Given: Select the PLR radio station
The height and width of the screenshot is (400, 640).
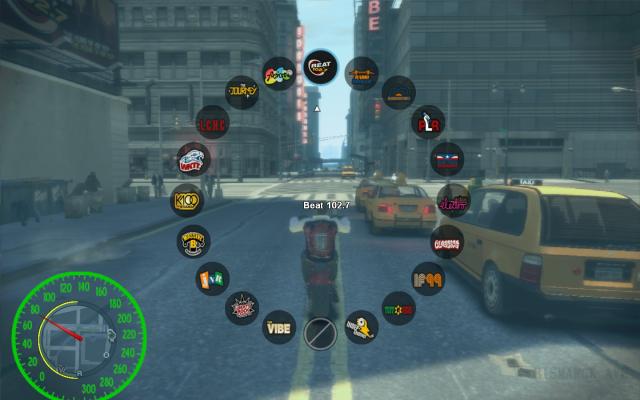Looking at the screenshot, I should coord(429,123).
